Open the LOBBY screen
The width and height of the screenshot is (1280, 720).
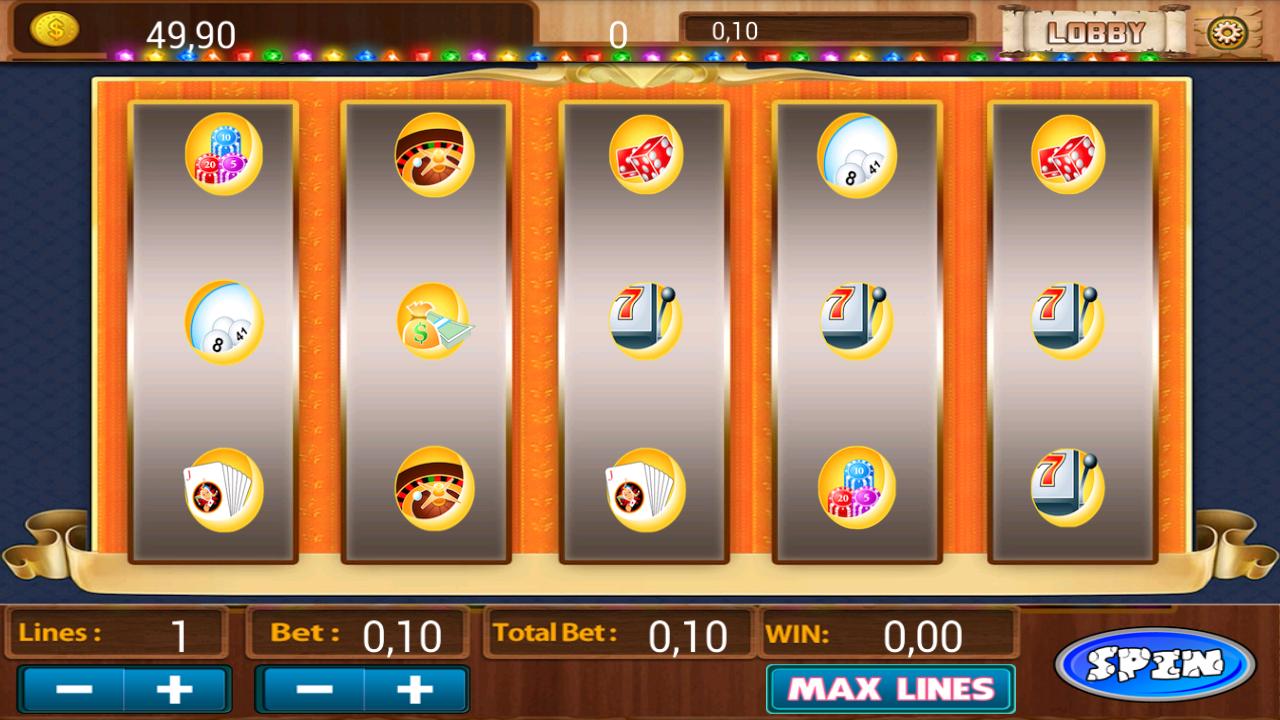click(1097, 31)
